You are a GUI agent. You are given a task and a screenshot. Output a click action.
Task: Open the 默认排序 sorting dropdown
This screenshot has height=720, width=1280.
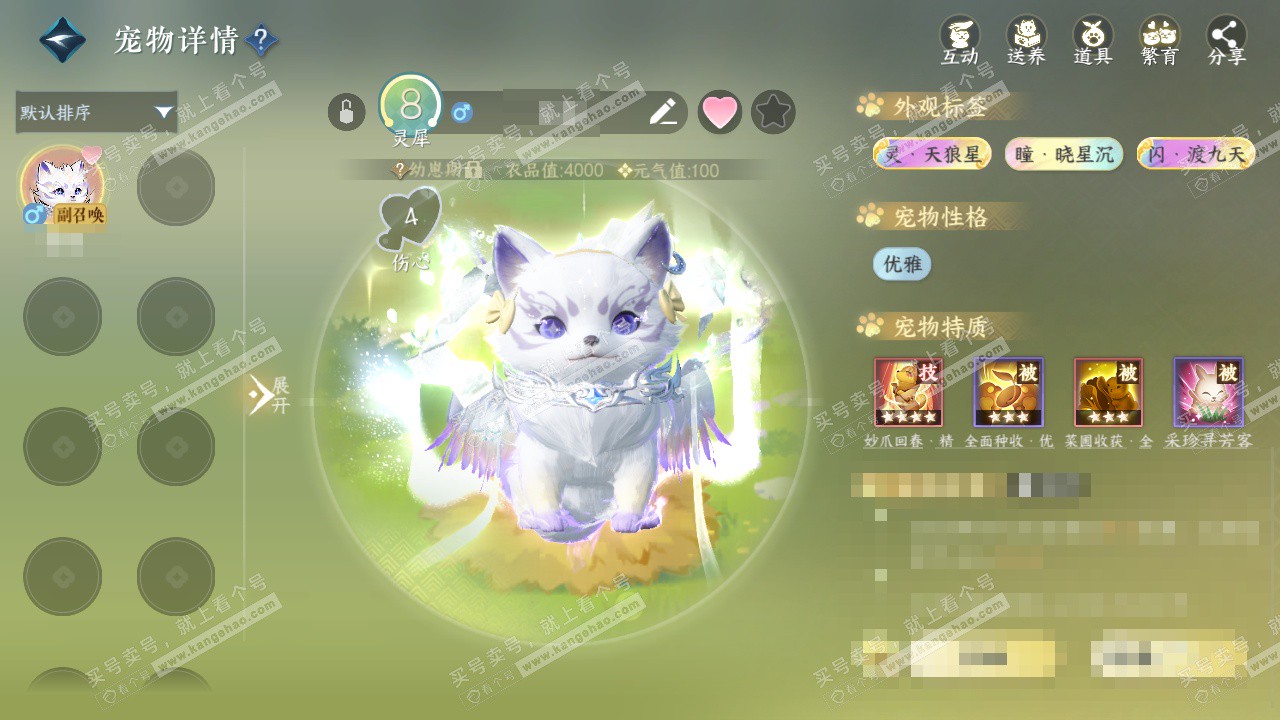(x=96, y=112)
